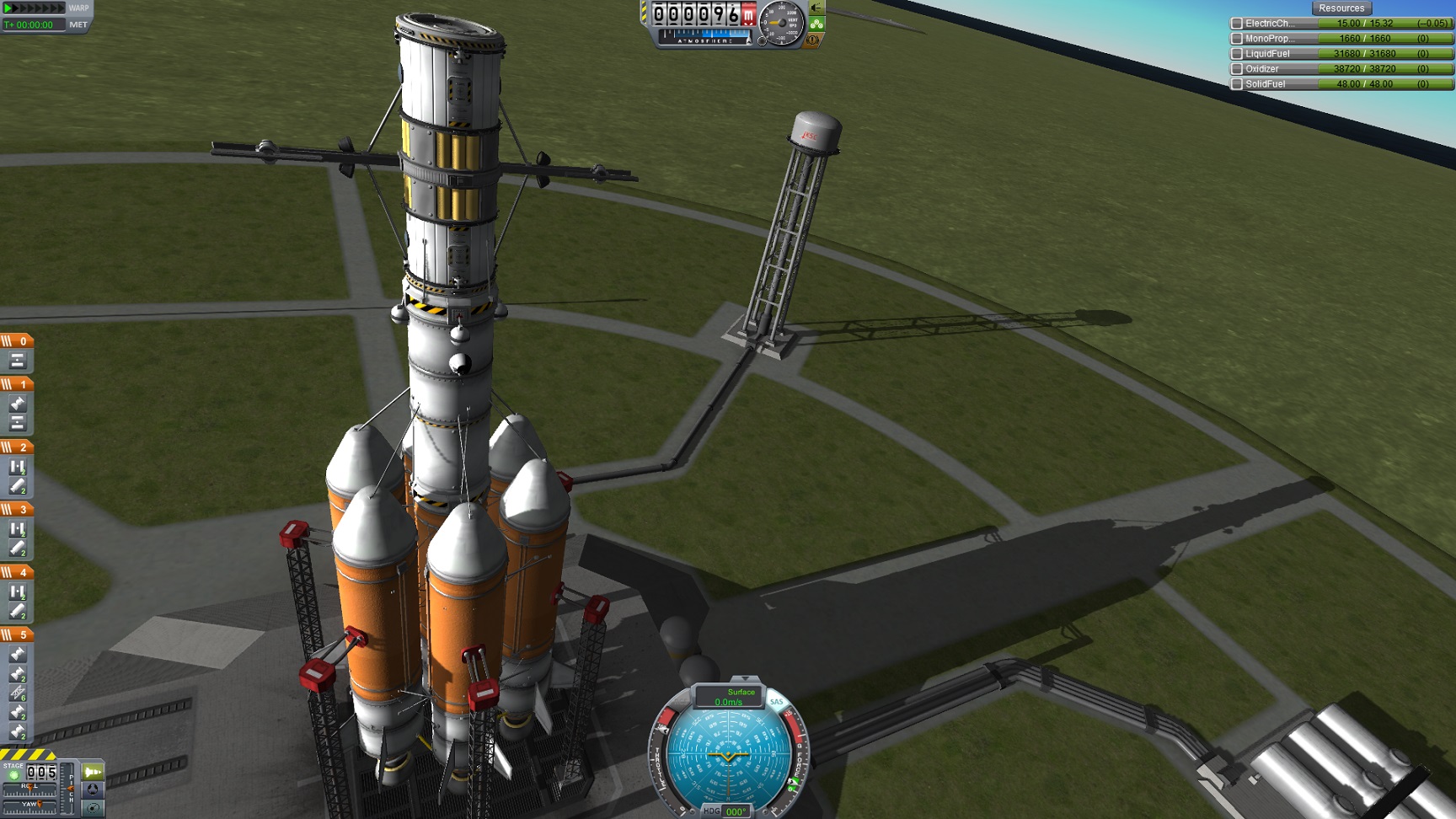Toggle the brakes button below the gear button

click(814, 40)
